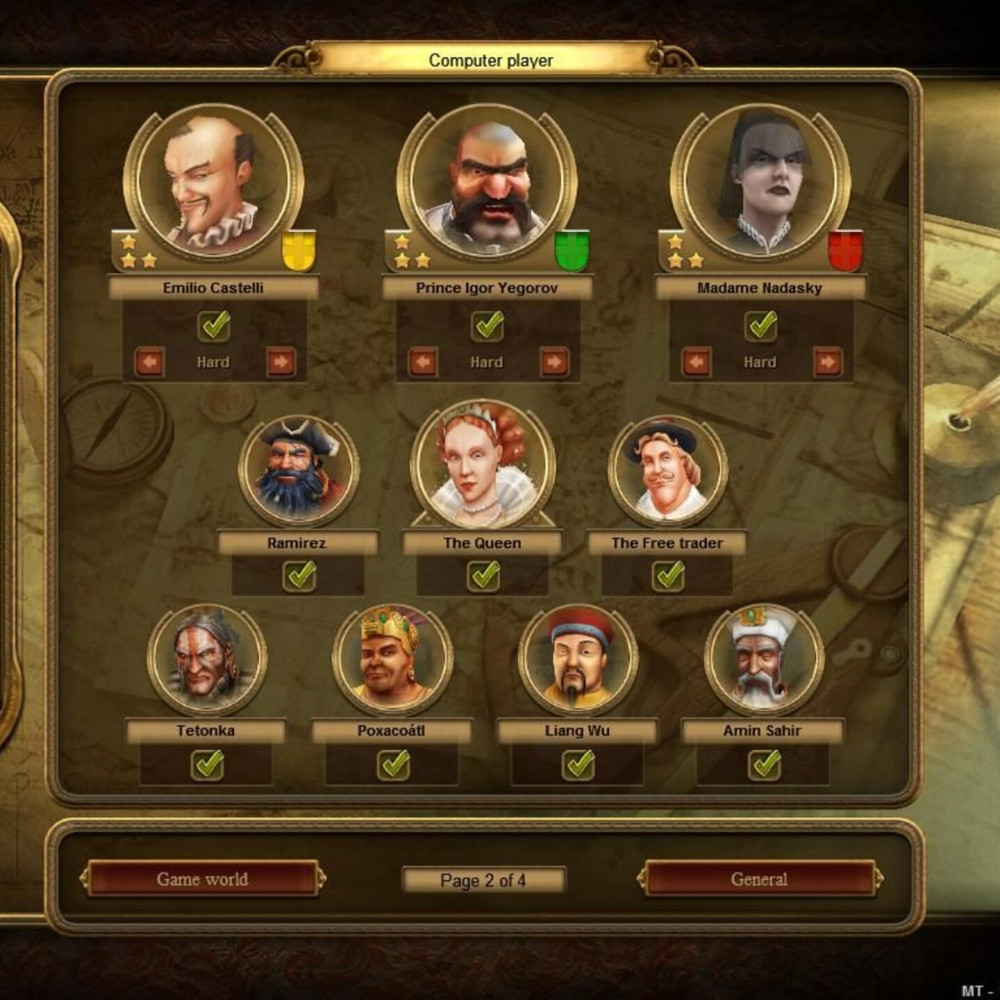Lower Emilio Castelli's difficulty with left arrow
Viewport: 1000px width, 1000px height.
149,362
